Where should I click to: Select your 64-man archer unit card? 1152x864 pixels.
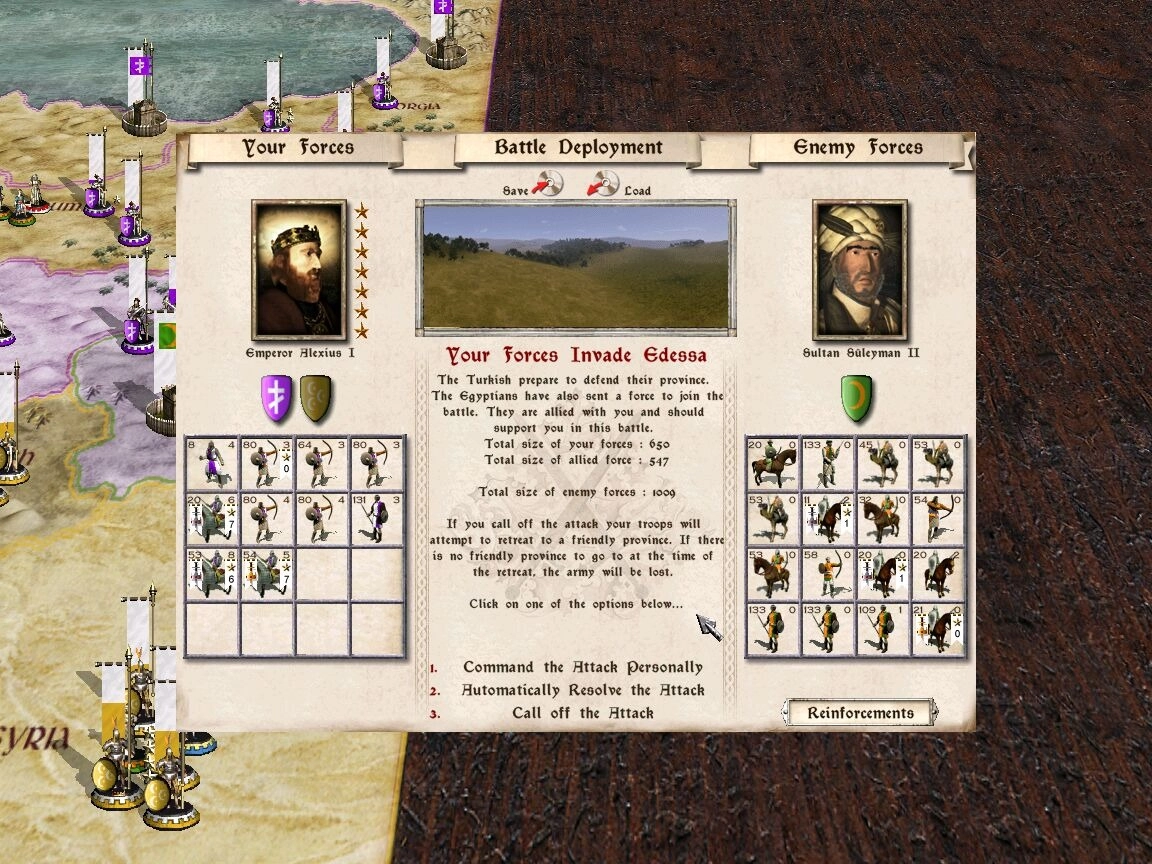(x=322, y=463)
